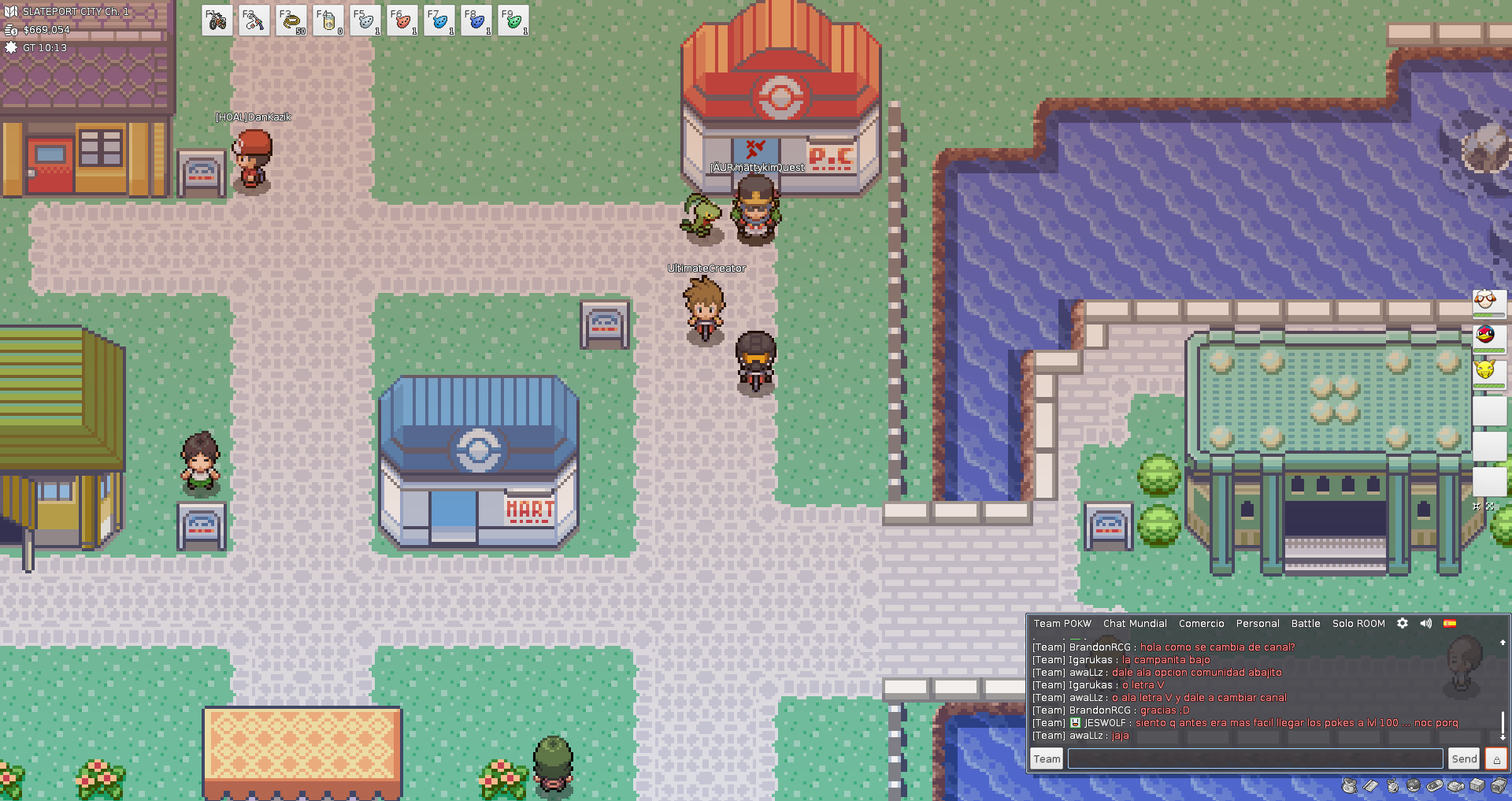Toggle the chat sound speaker icon

point(1425,623)
